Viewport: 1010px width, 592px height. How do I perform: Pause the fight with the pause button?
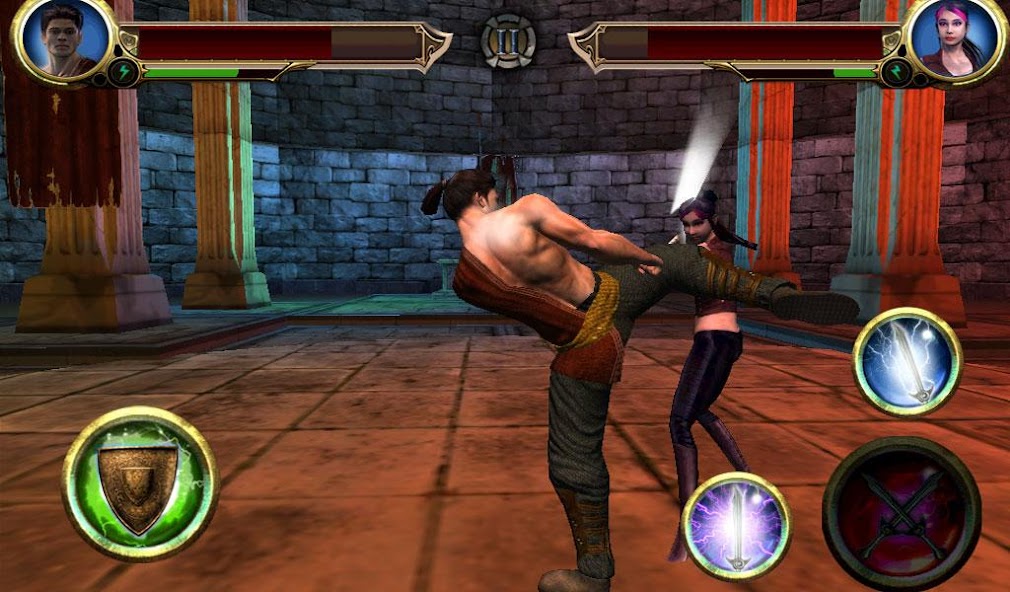pyautogui.click(x=508, y=41)
